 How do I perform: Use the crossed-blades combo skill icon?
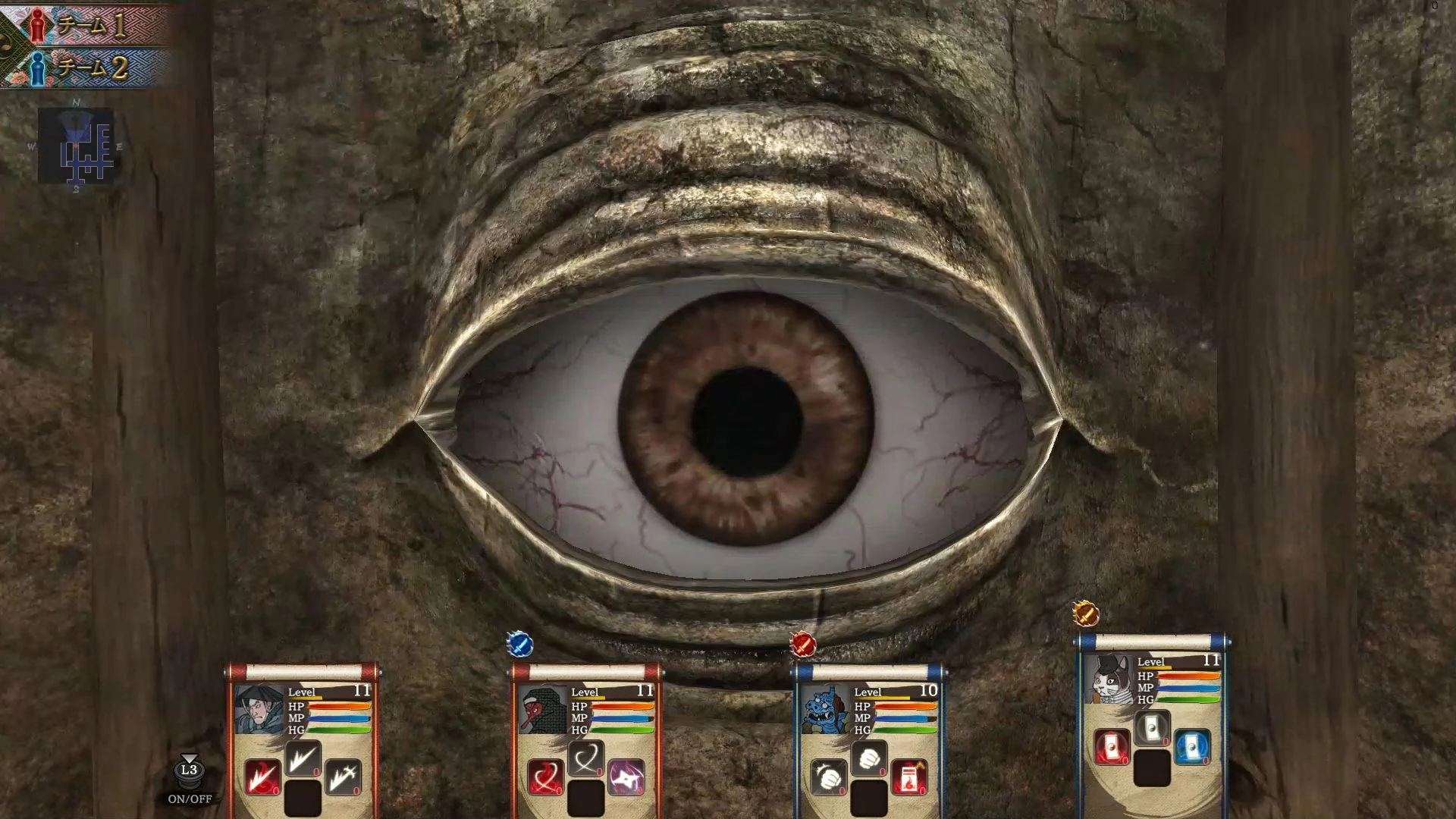tap(344, 780)
